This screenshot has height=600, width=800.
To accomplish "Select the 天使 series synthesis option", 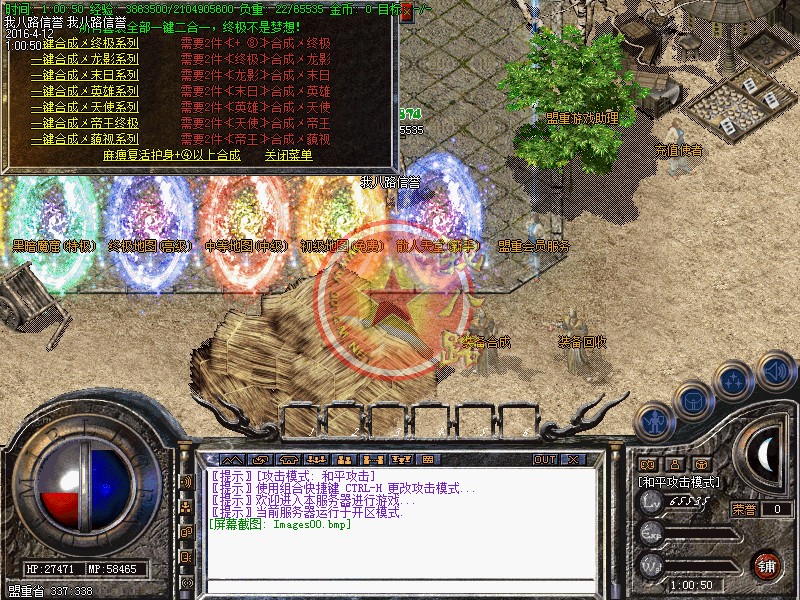I will 84,107.
